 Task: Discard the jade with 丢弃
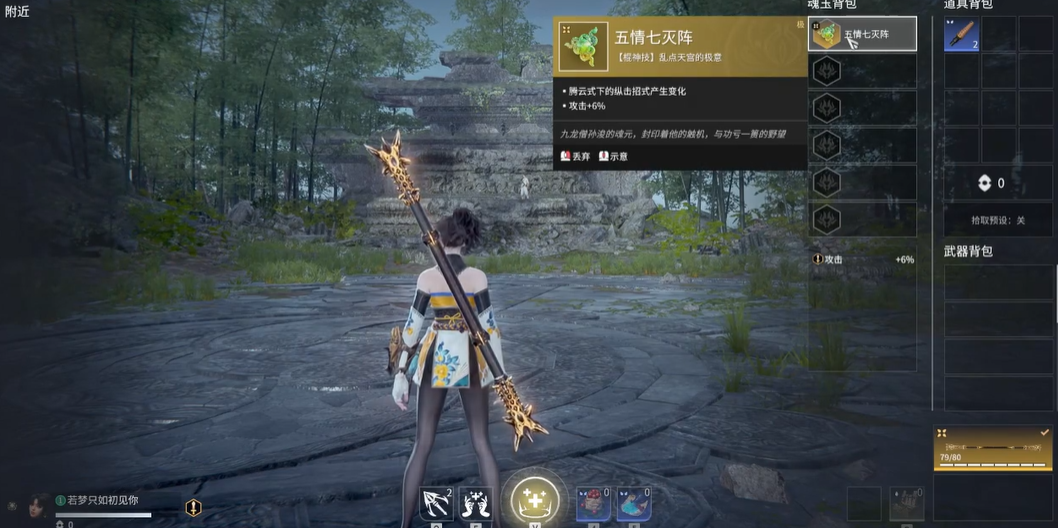pyautogui.click(x=576, y=156)
